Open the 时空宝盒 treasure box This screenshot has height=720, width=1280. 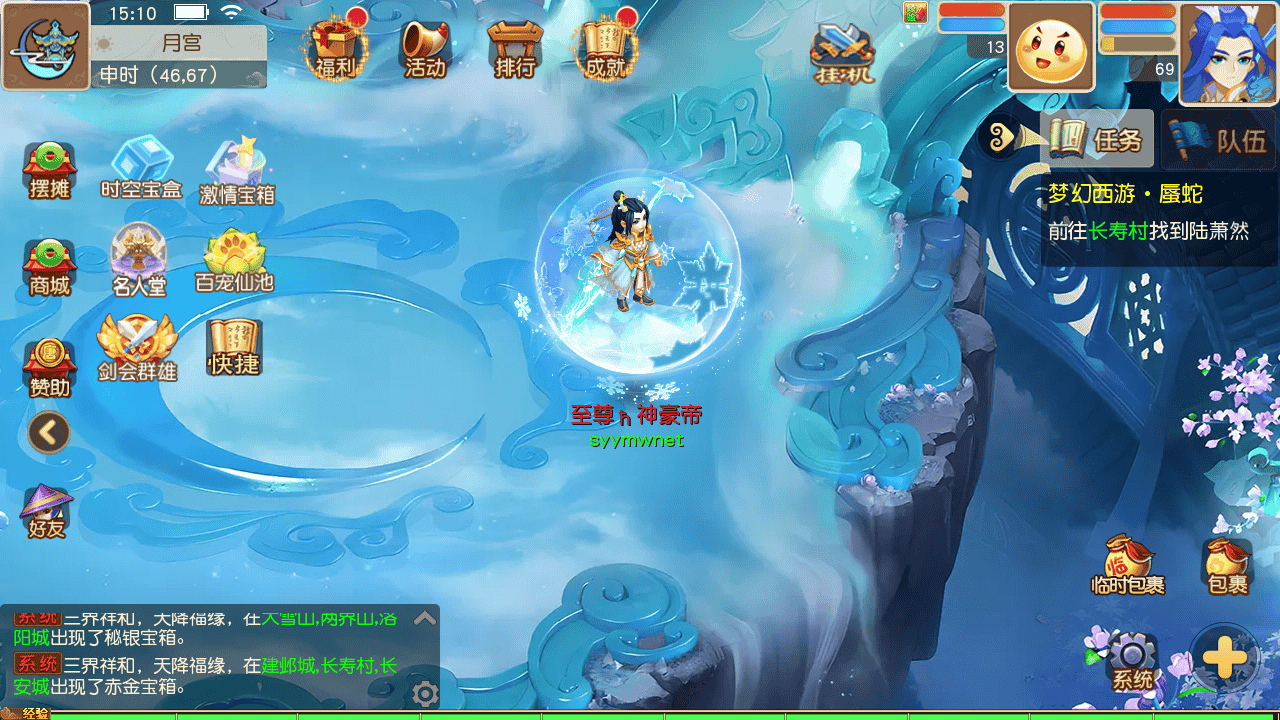click(x=141, y=167)
